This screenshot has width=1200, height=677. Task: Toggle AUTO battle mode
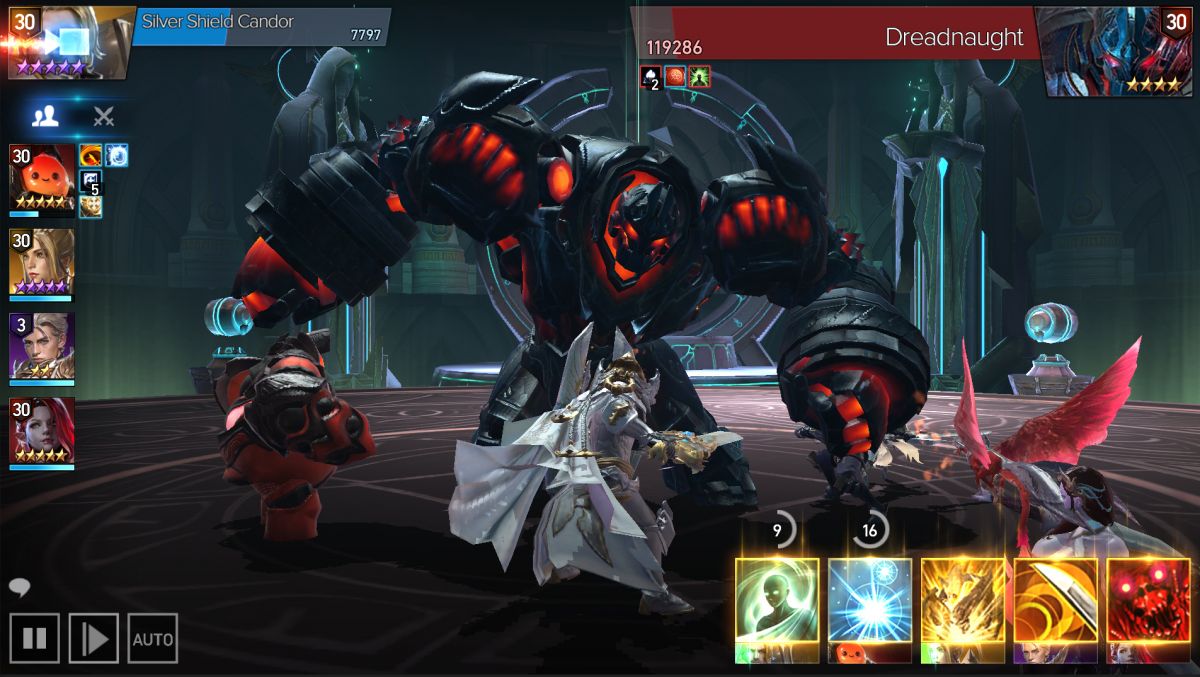point(153,638)
